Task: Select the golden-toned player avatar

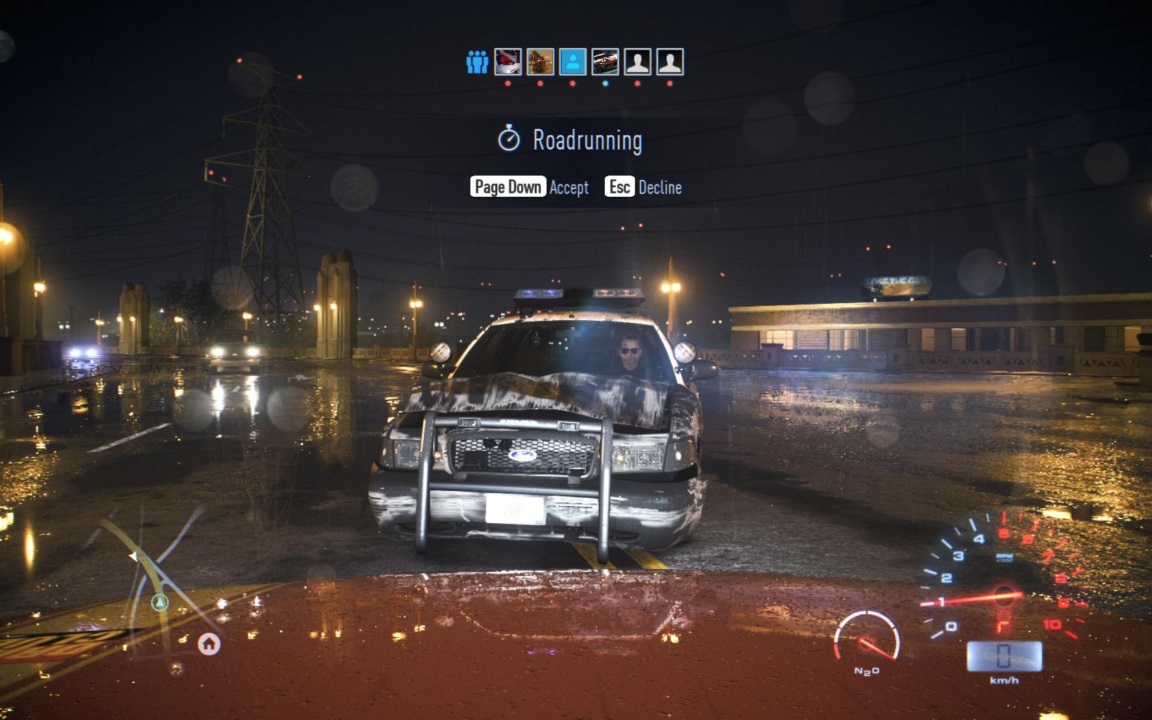Action: pos(540,62)
